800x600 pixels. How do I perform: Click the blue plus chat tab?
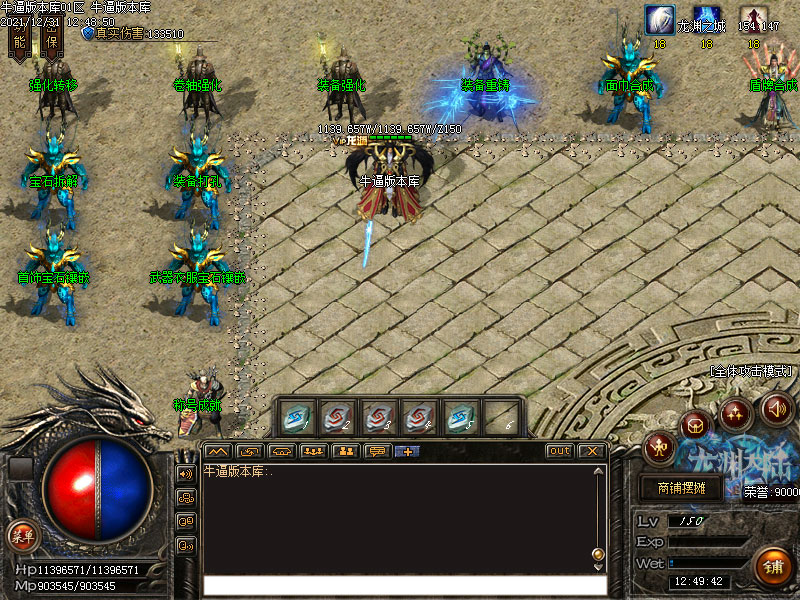(408, 451)
